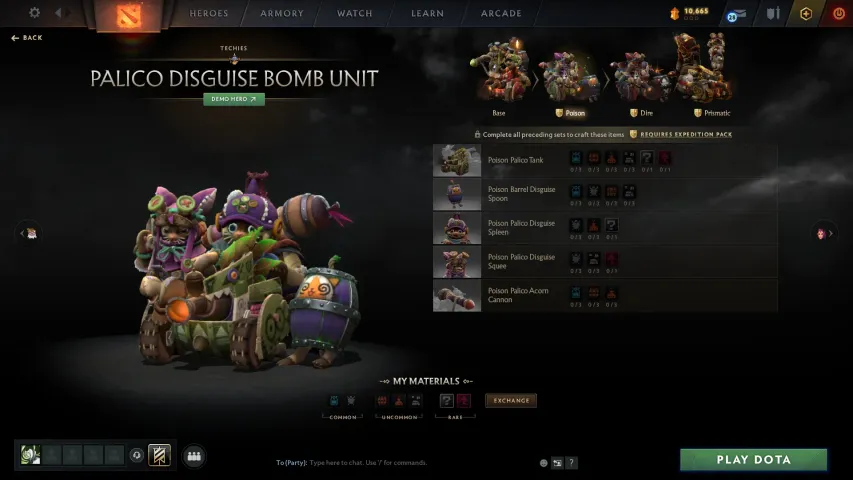This screenshot has height=480, width=853.
Task: Choose the Dire set variant
Action: coord(633,72)
